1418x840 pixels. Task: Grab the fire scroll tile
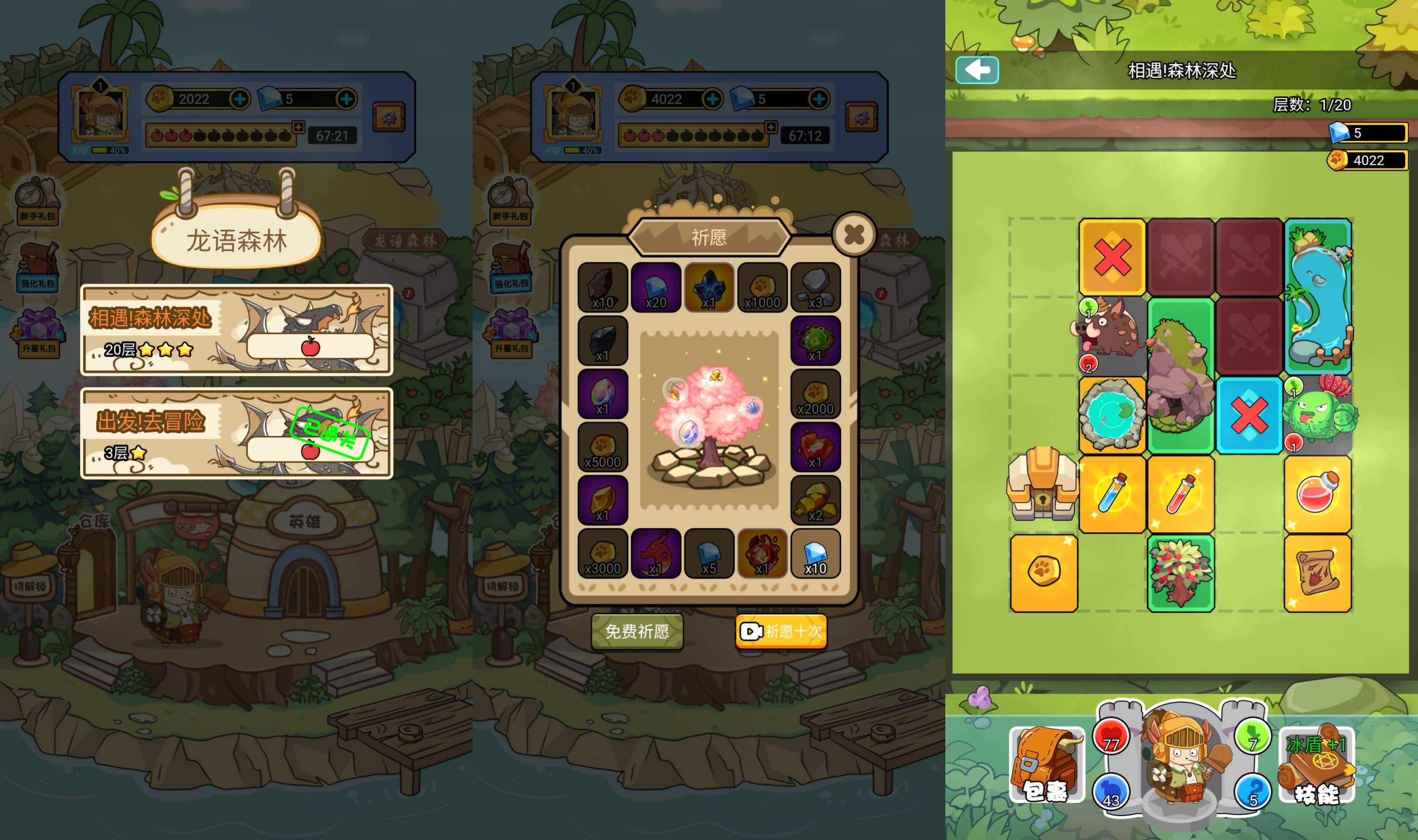coord(1317,573)
